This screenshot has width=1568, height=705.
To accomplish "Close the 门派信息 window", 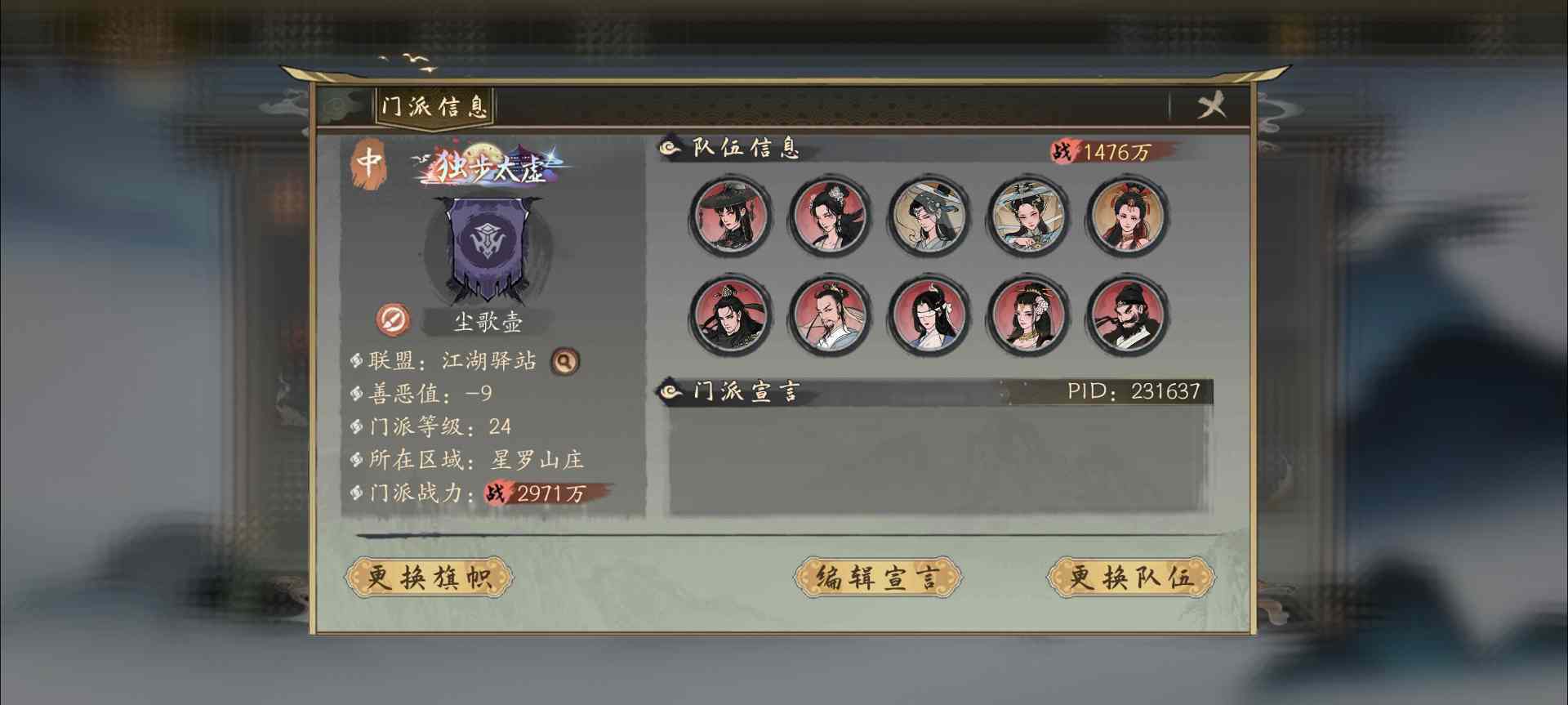I will click(1211, 105).
